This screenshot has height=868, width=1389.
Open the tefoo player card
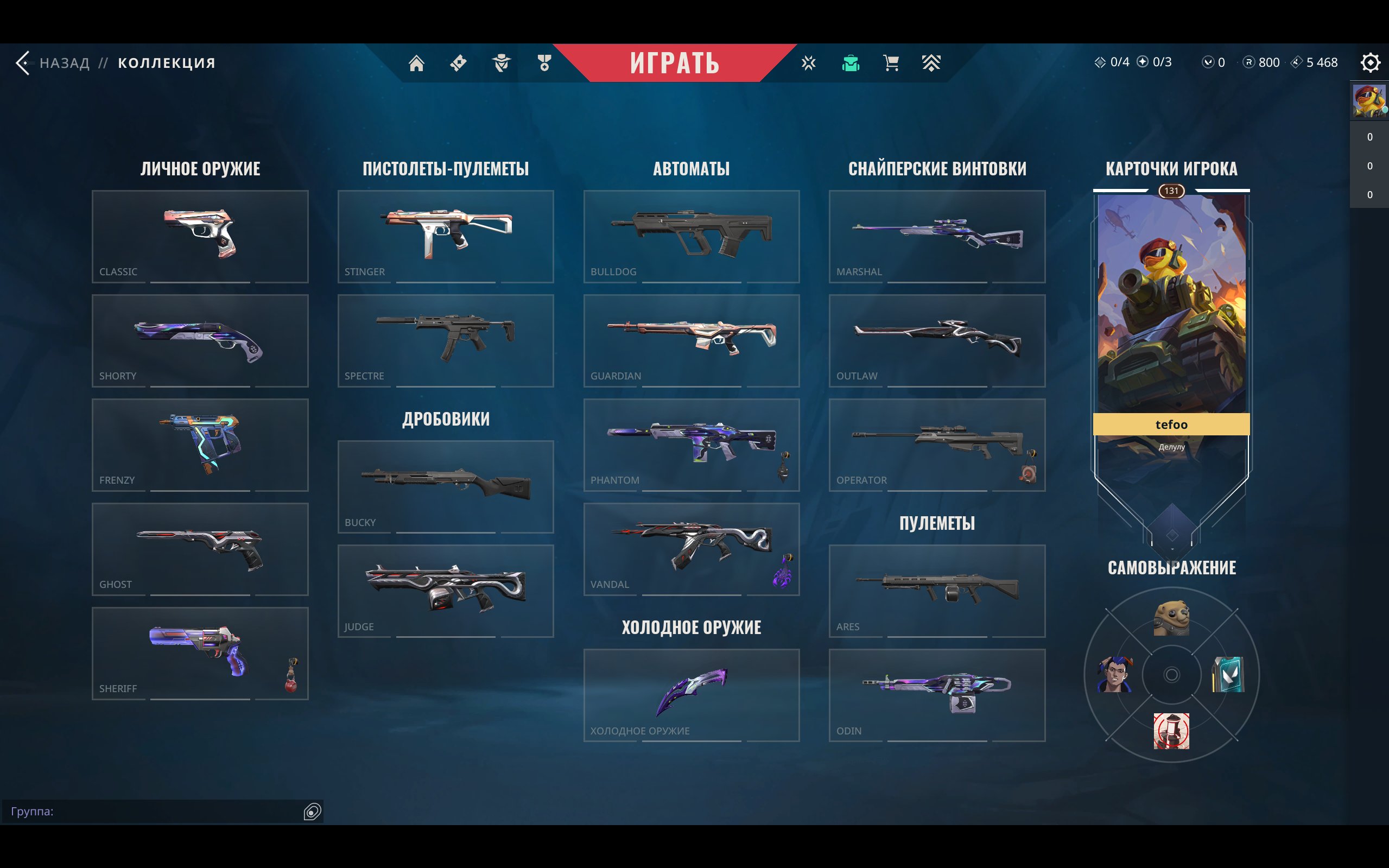(1171, 321)
